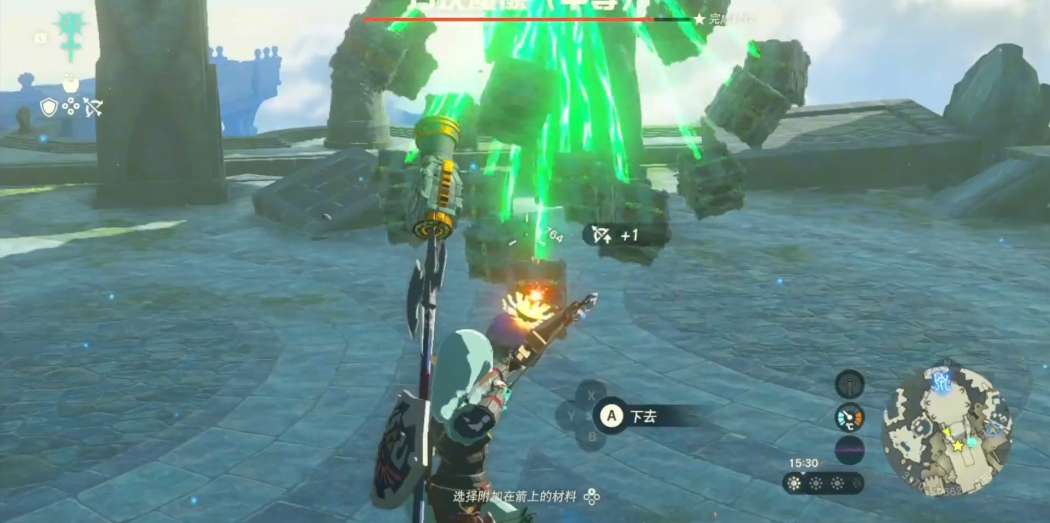Click the bow quick-select icon
1050x523 pixels.
click(93, 106)
